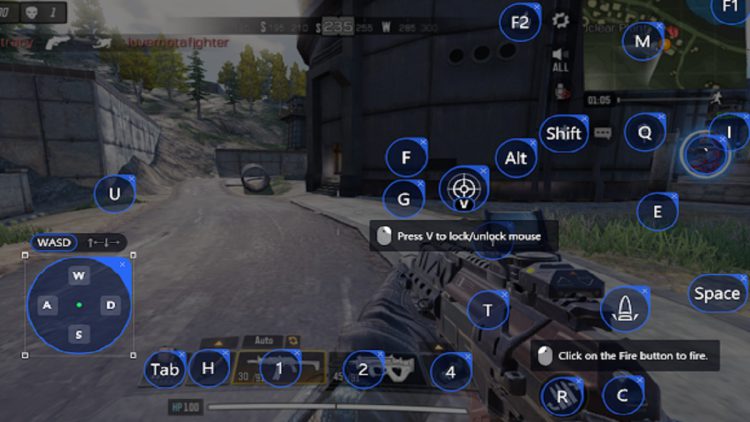The width and height of the screenshot is (750, 422).
Task: Click the orange swap arrows beside Auto
Action: point(294,341)
